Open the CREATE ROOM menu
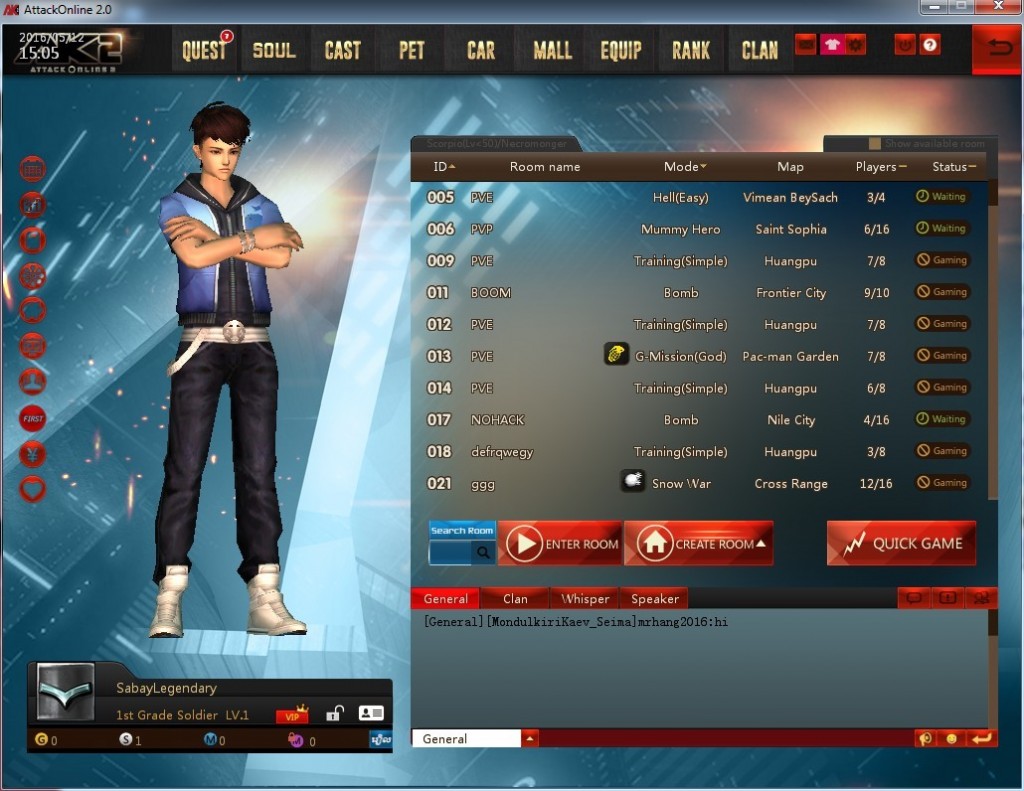This screenshot has height=791, width=1024. tap(699, 544)
